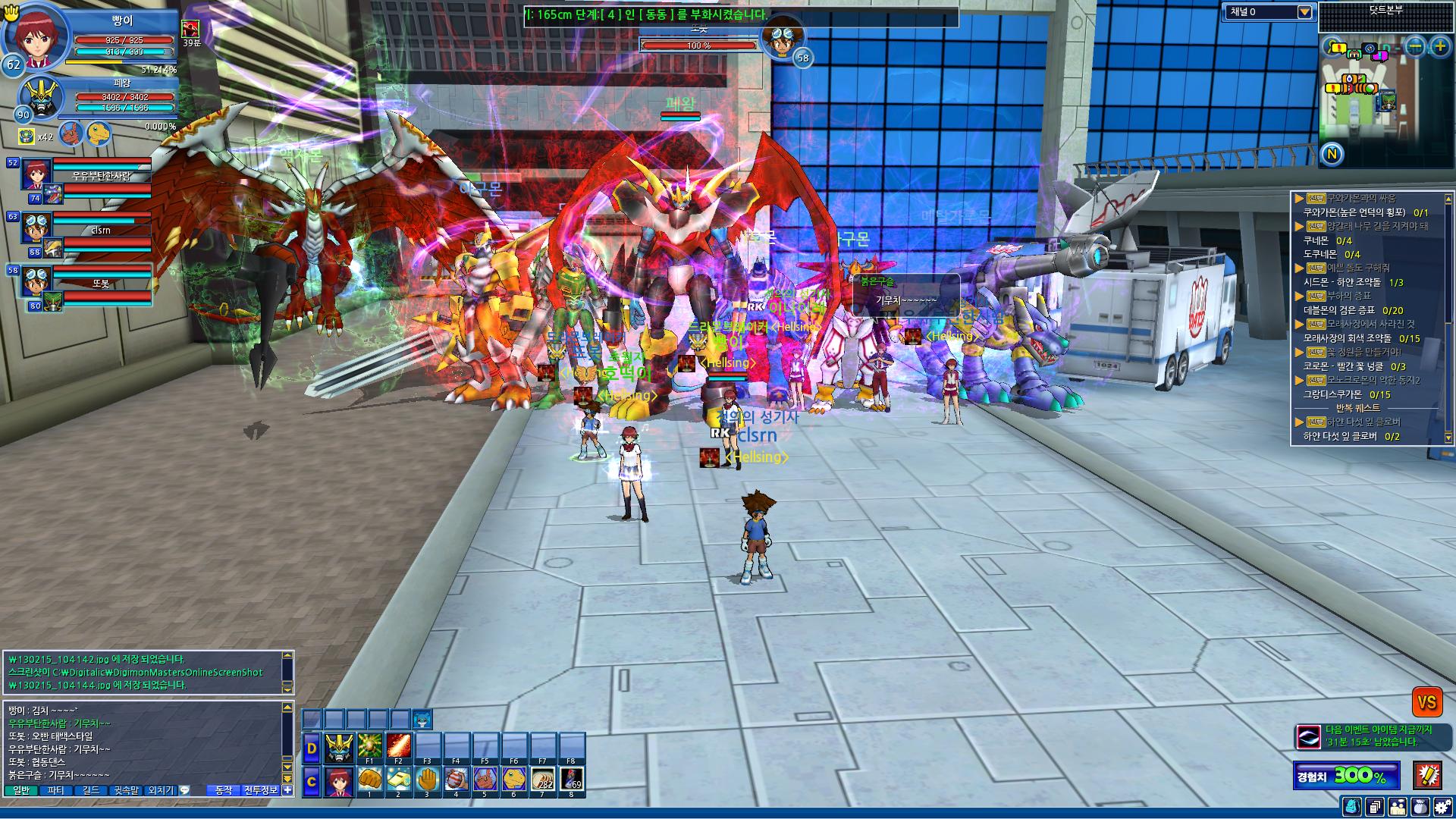This screenshot has height=819, width=1456.
Task: Click the red exclamation alert icon
Action: tap(1428, 775)
